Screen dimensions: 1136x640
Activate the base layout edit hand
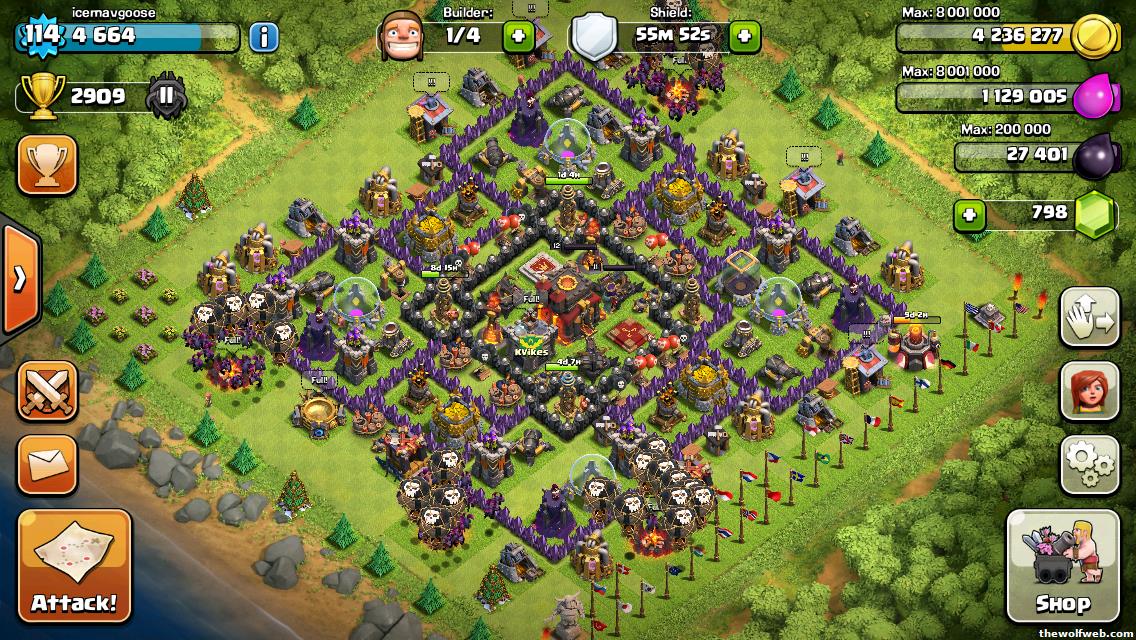tap(1089, 317)
